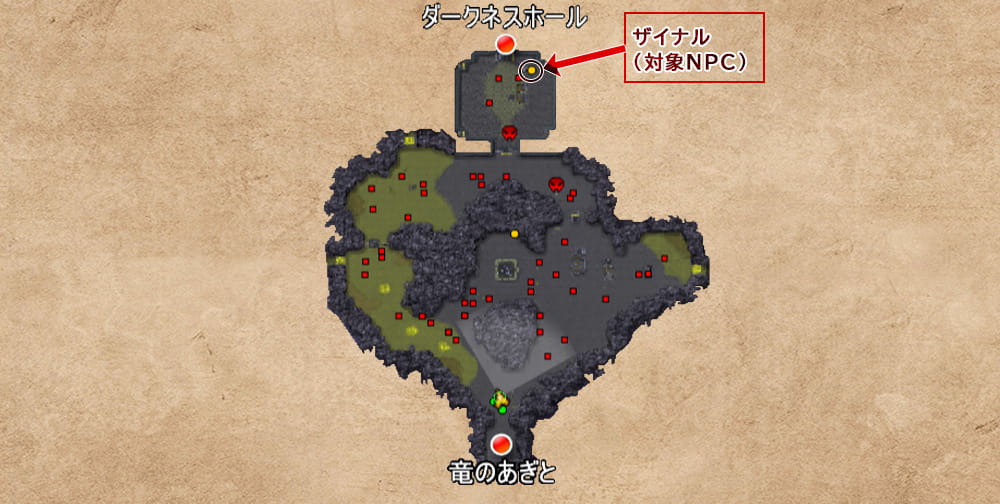Click the ダークネスホール red exit marker
Image resolution: width=1000 pixels, height=504 pixels.
(506, 43)
